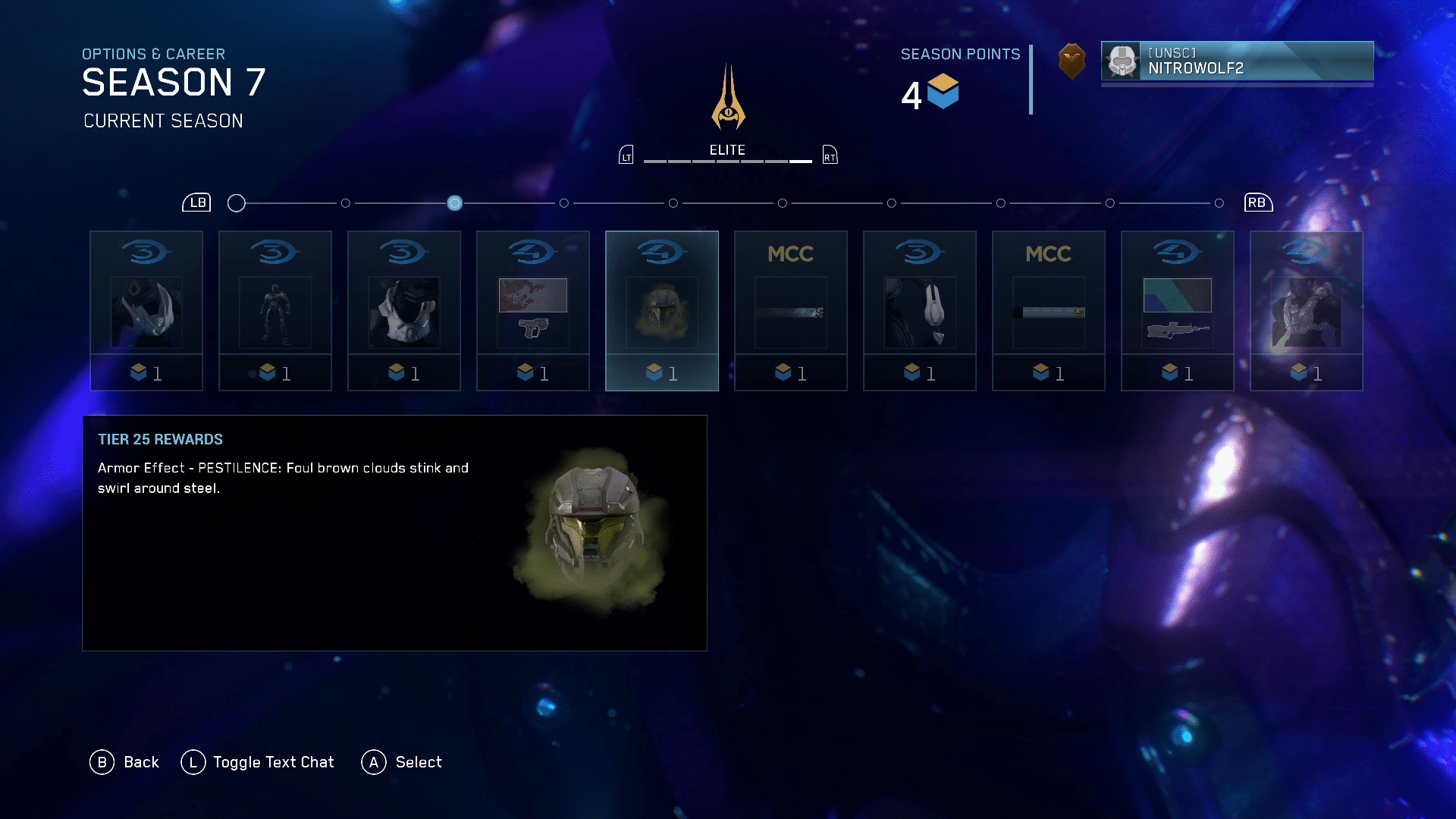Select the Halo 3 chest armor reward

[404, 311]
